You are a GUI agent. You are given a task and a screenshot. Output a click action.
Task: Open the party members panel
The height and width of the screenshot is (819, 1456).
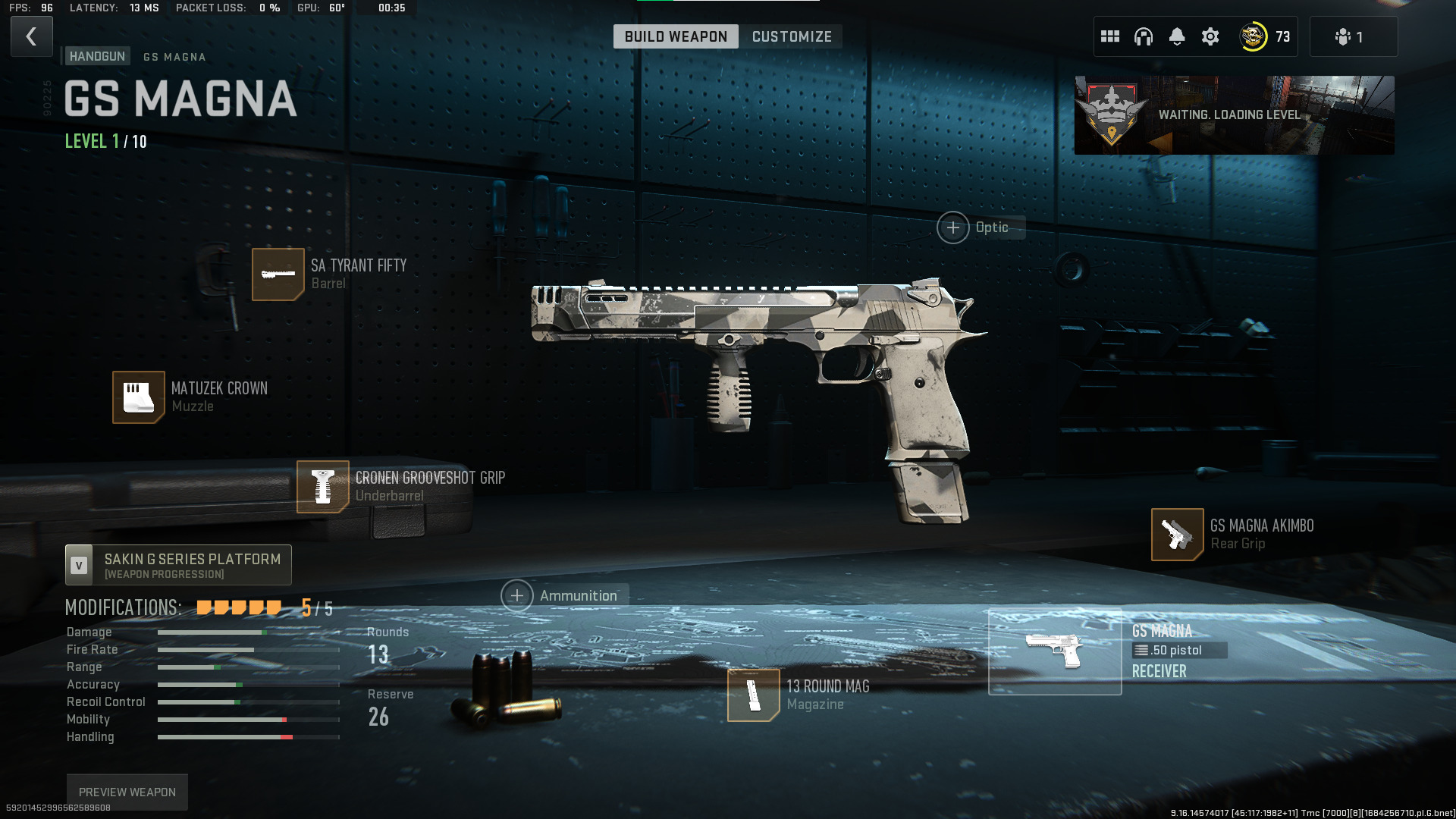(x=1352, y=36)
